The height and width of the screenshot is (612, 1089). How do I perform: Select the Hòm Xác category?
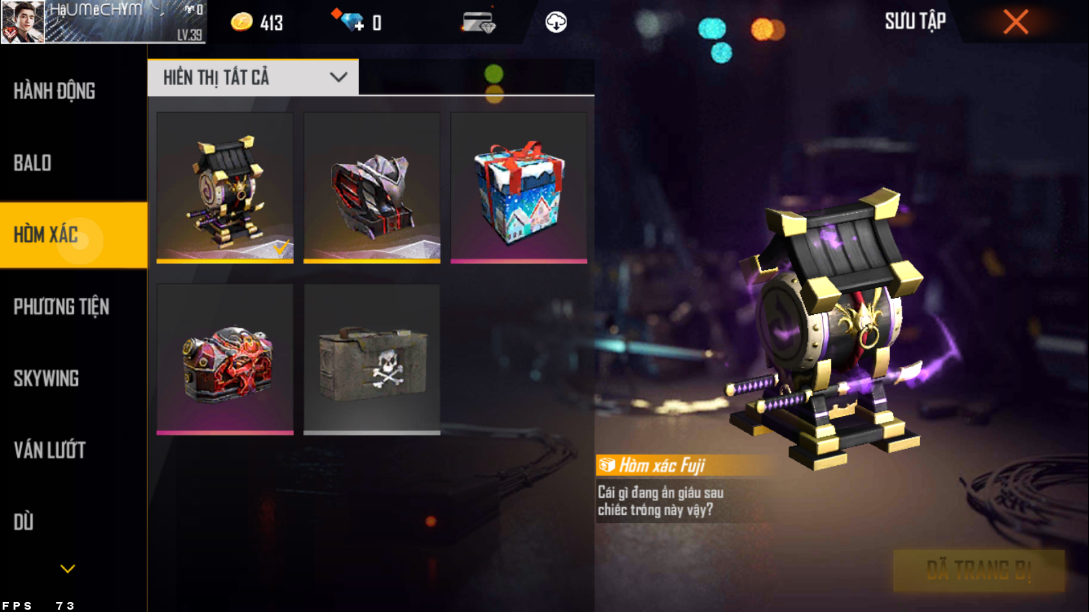46,235
